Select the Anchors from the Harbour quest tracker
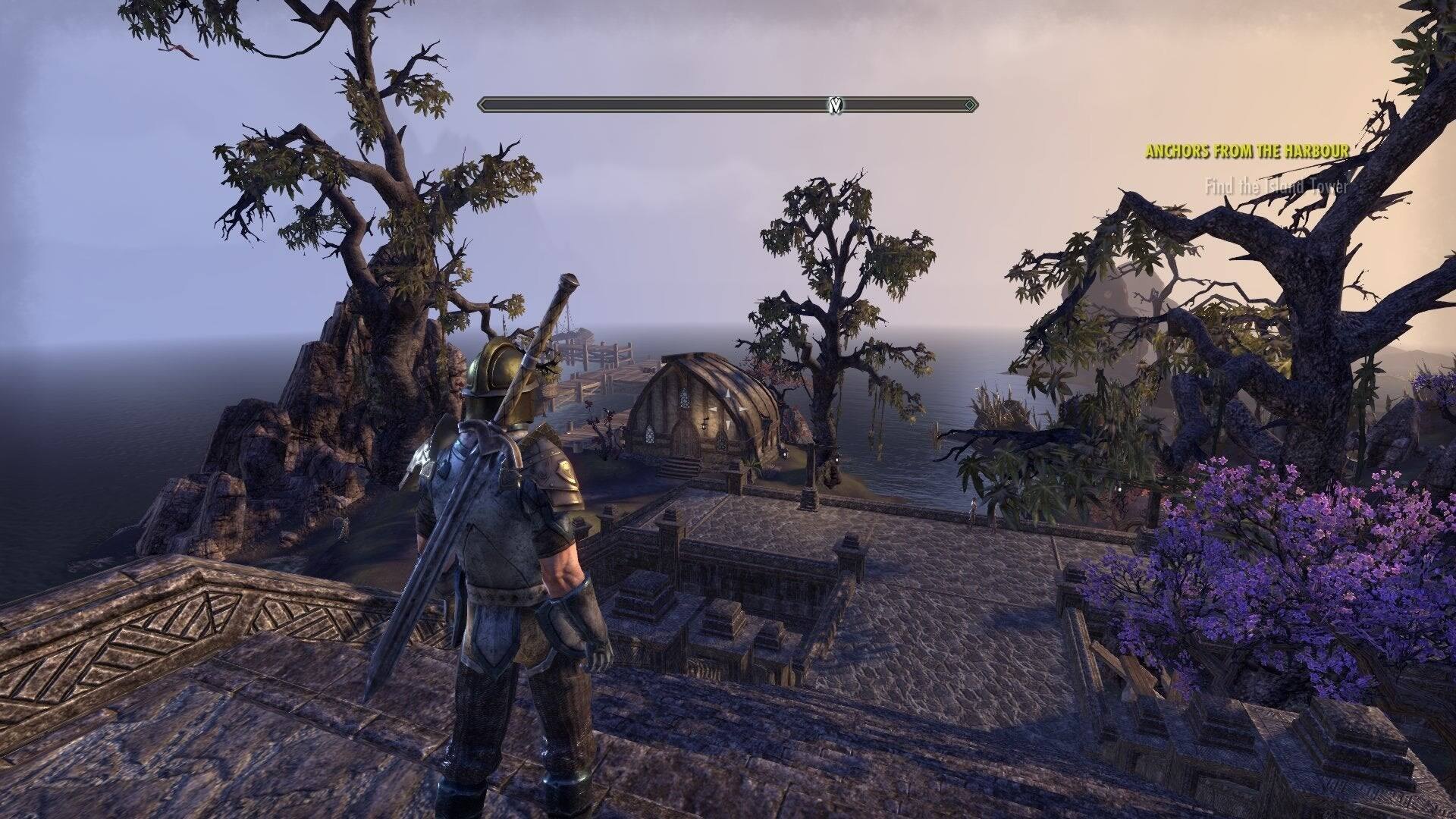 point(1247,152)
